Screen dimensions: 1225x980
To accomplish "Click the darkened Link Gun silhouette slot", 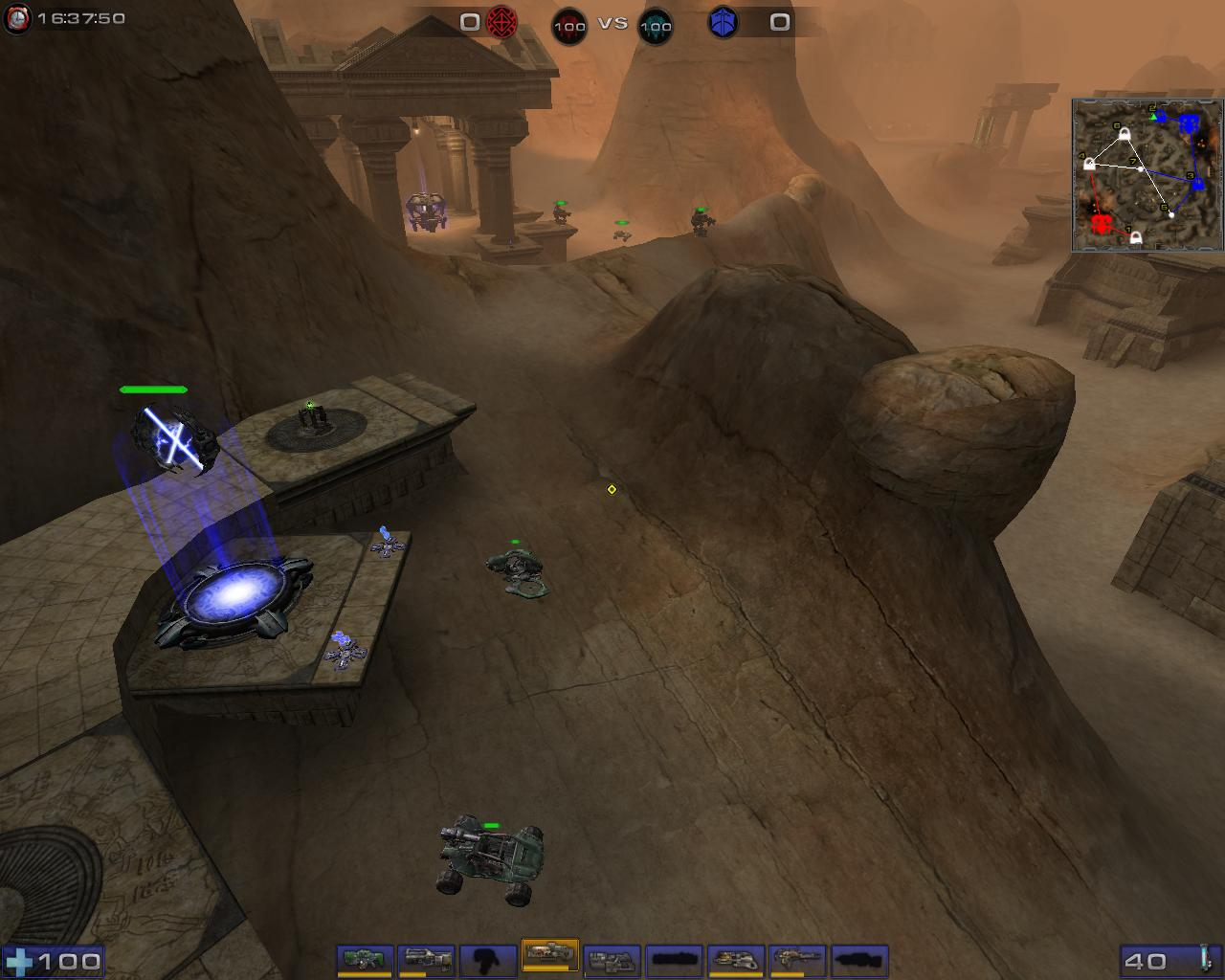I will (486, 957).
